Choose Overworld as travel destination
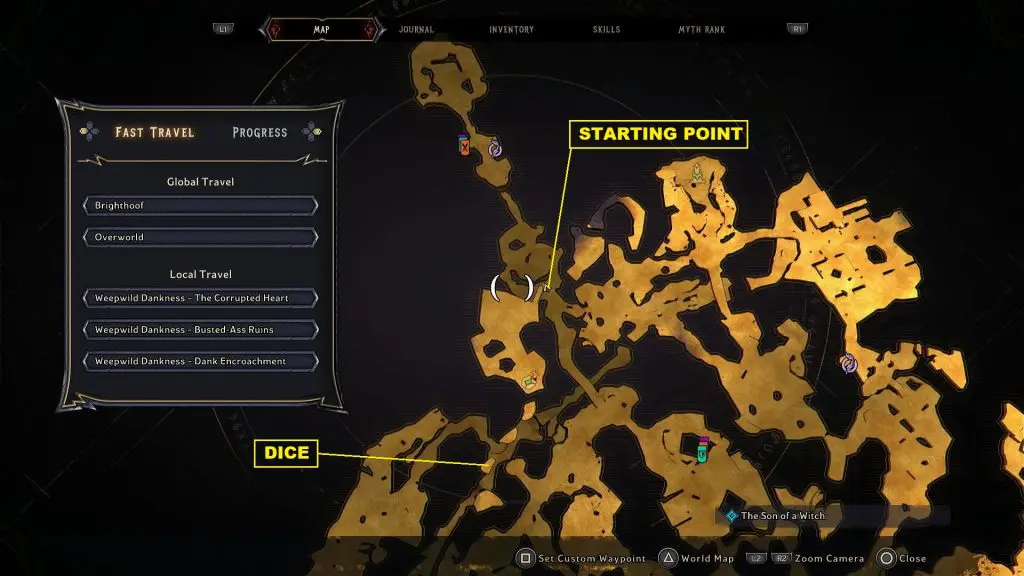This screenshot has height=576, width=1024. click(x=201, y=238)
